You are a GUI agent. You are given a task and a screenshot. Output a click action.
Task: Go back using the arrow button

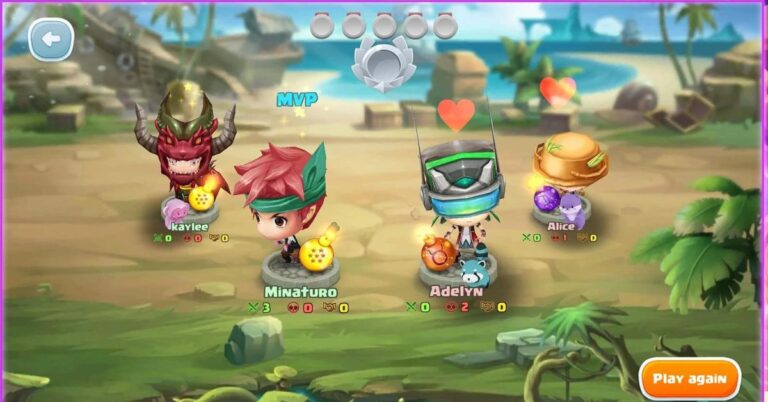click(x=51, y=40)
